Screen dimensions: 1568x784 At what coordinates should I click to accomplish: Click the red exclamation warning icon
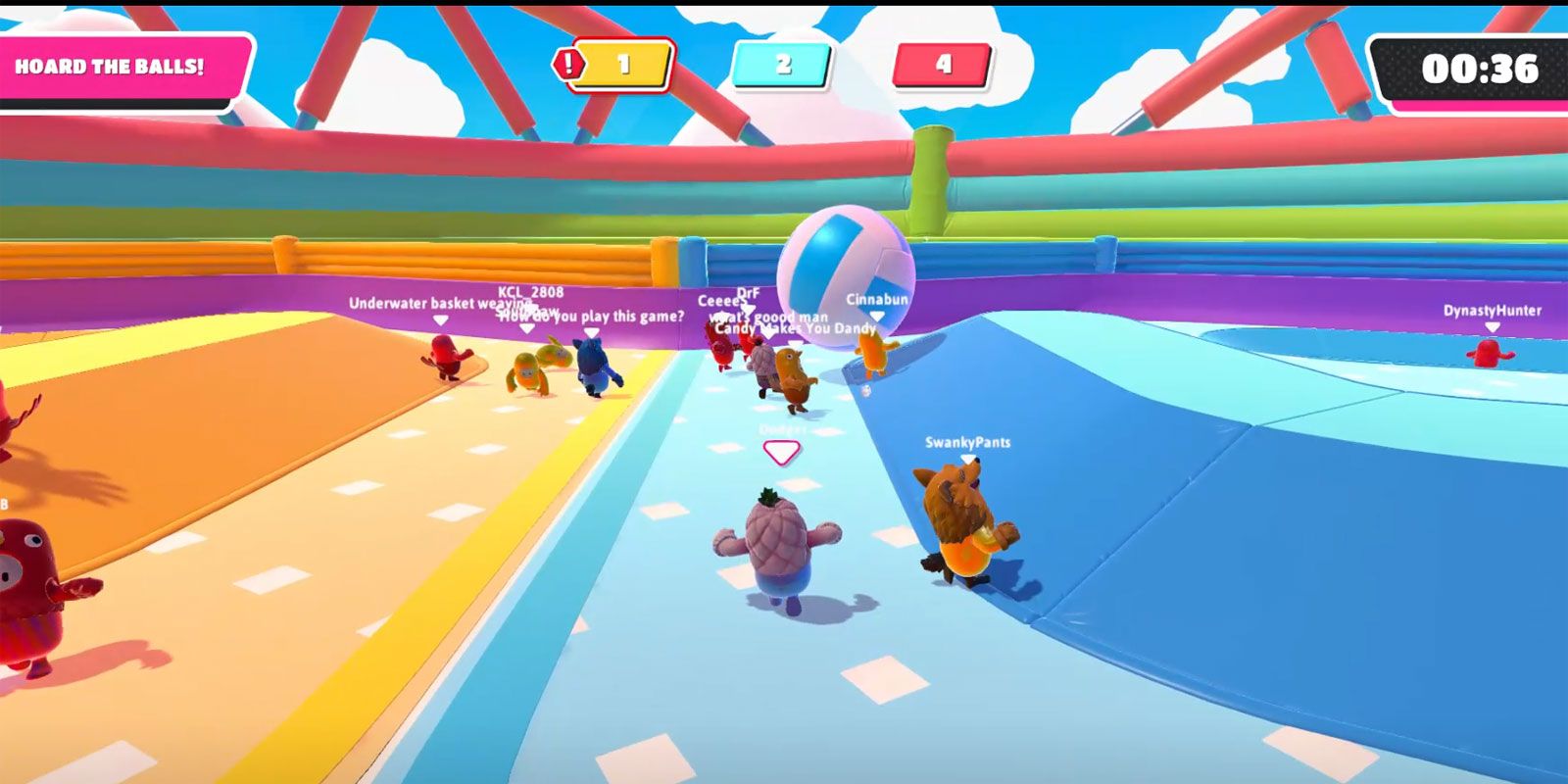[568, 61]
